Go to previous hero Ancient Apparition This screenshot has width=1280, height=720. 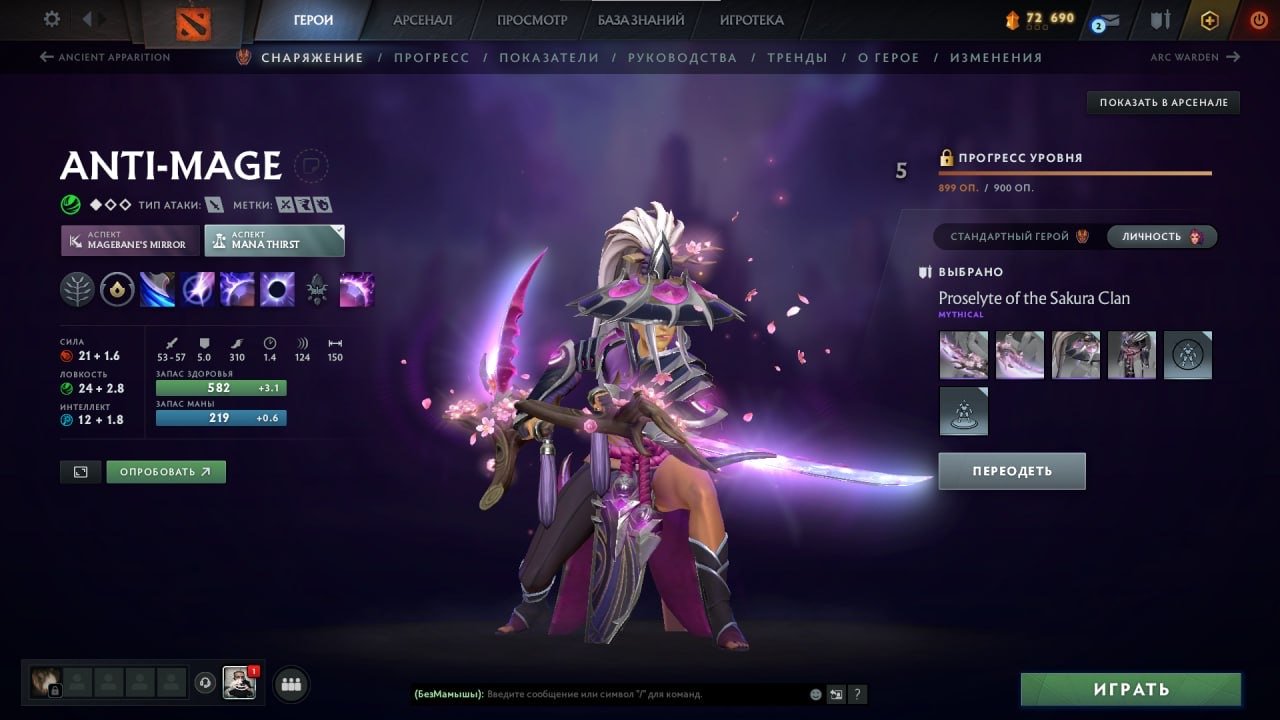pyautogui.click(x=105, y=57)
